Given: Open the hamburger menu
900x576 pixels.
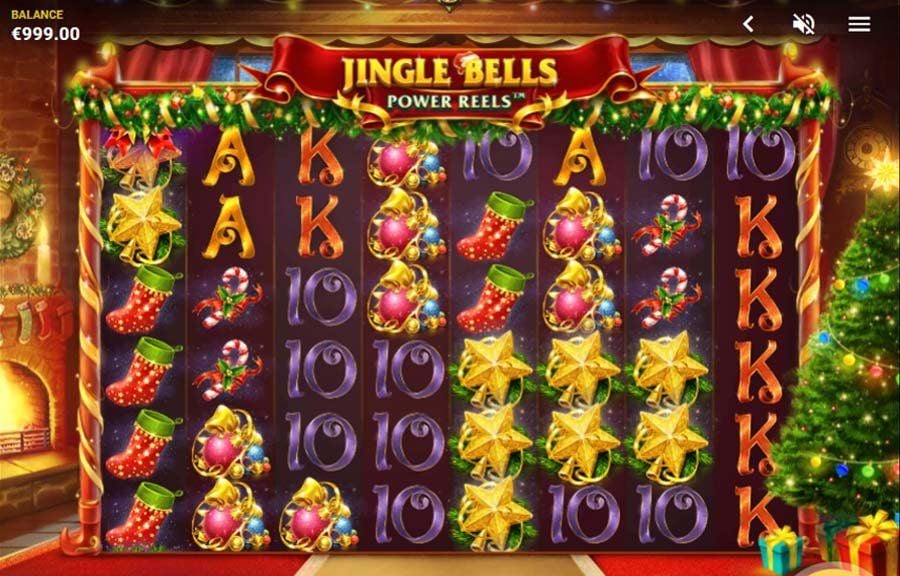Looking at the screenshot, I should (859, 24).
